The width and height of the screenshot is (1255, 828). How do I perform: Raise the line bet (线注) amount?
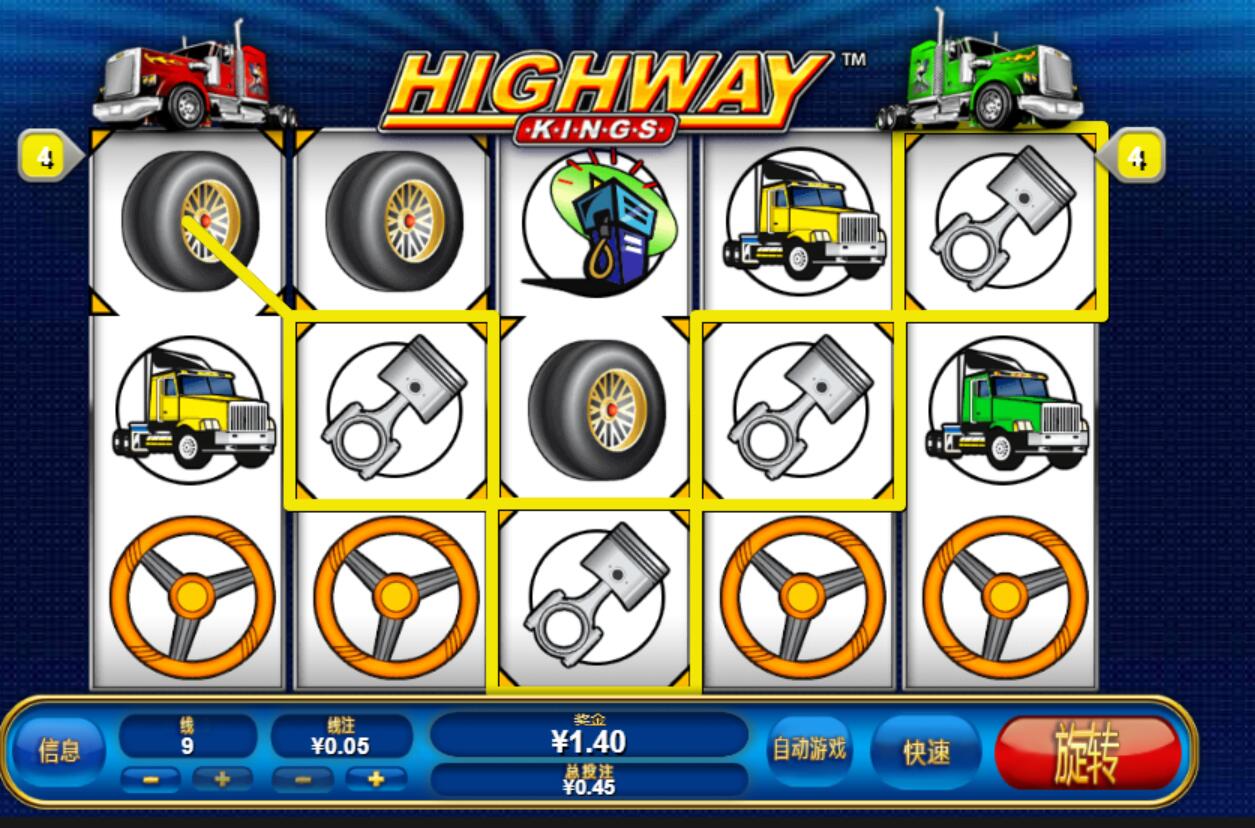point(376,779)
